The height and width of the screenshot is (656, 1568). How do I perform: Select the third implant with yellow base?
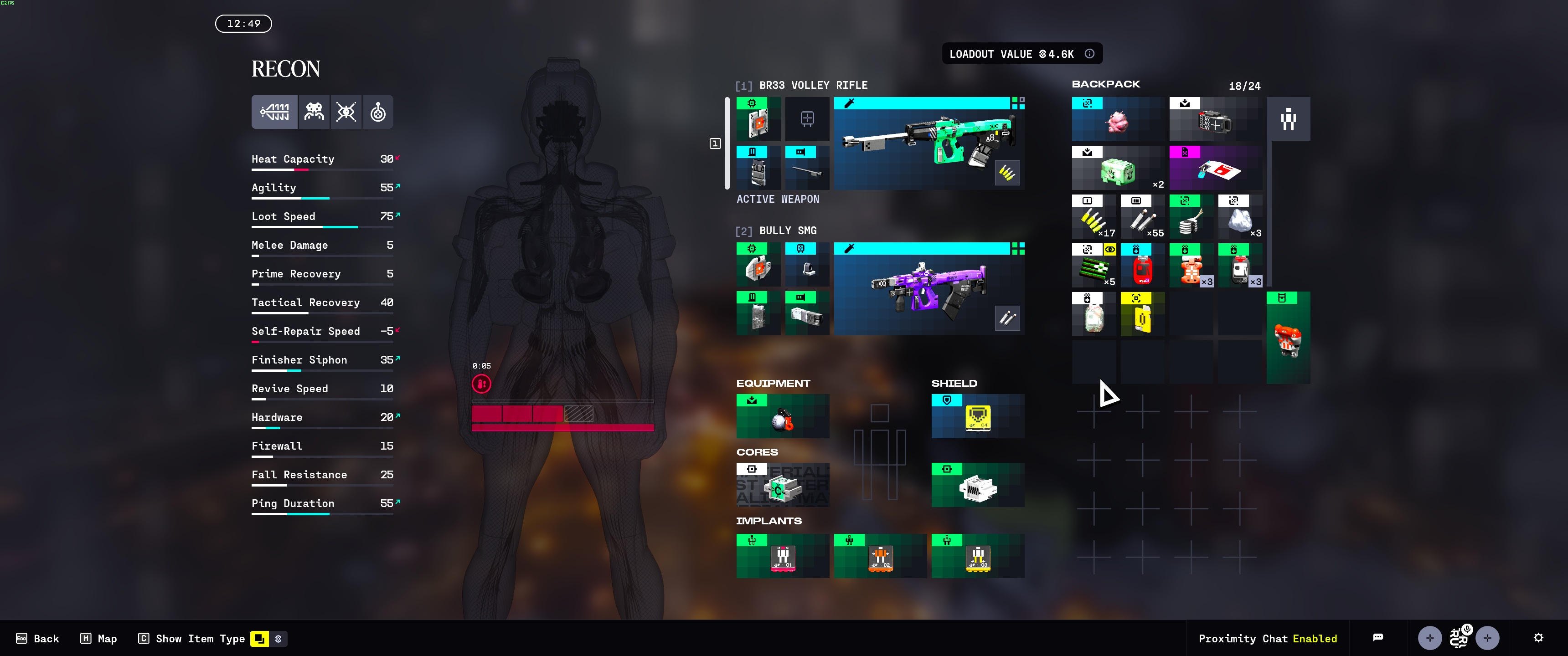978,556
